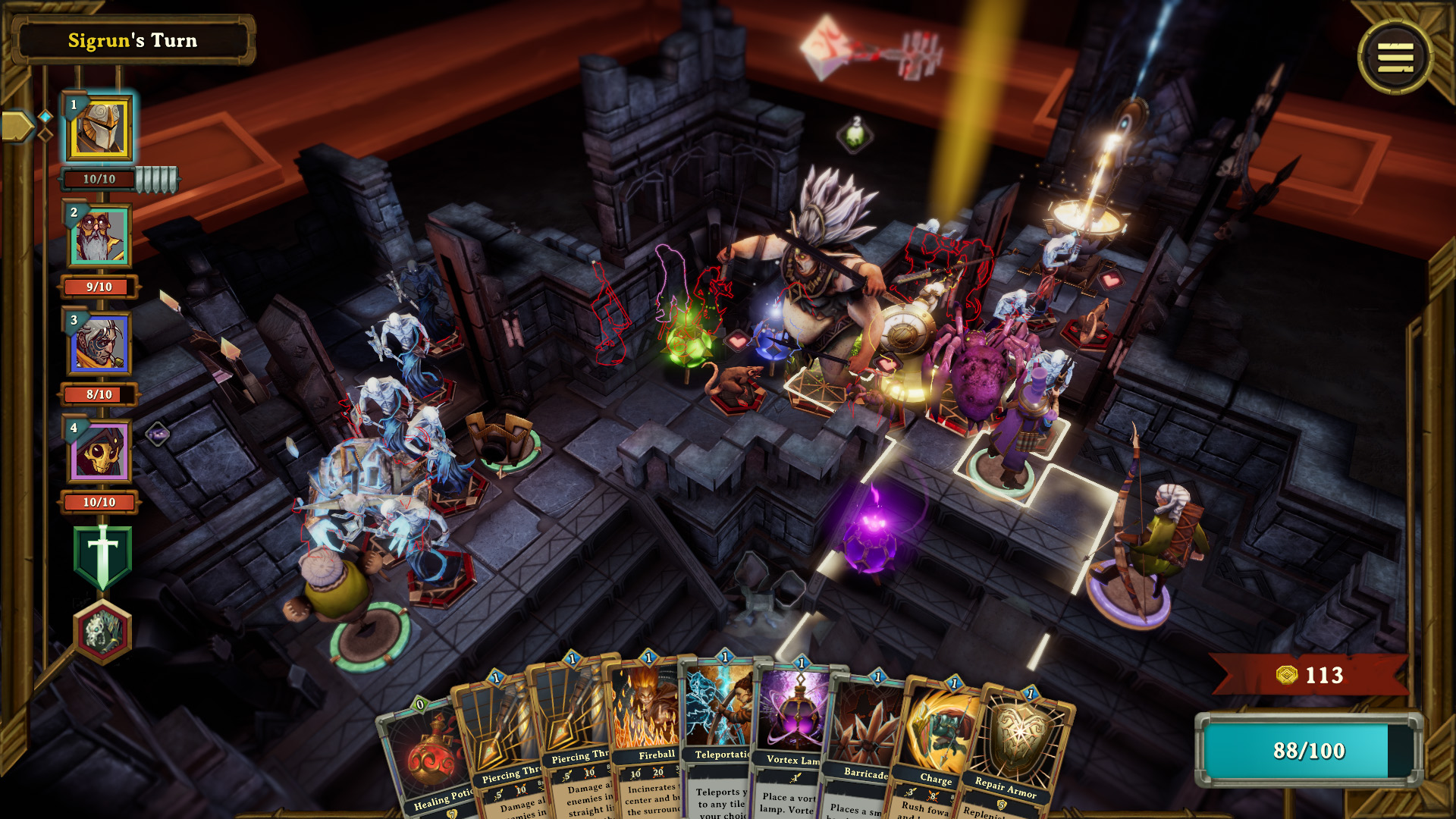Click Sigrun's 10/10 health bar
This screenshot has width=1456, height=819.
tap(97, 180)
